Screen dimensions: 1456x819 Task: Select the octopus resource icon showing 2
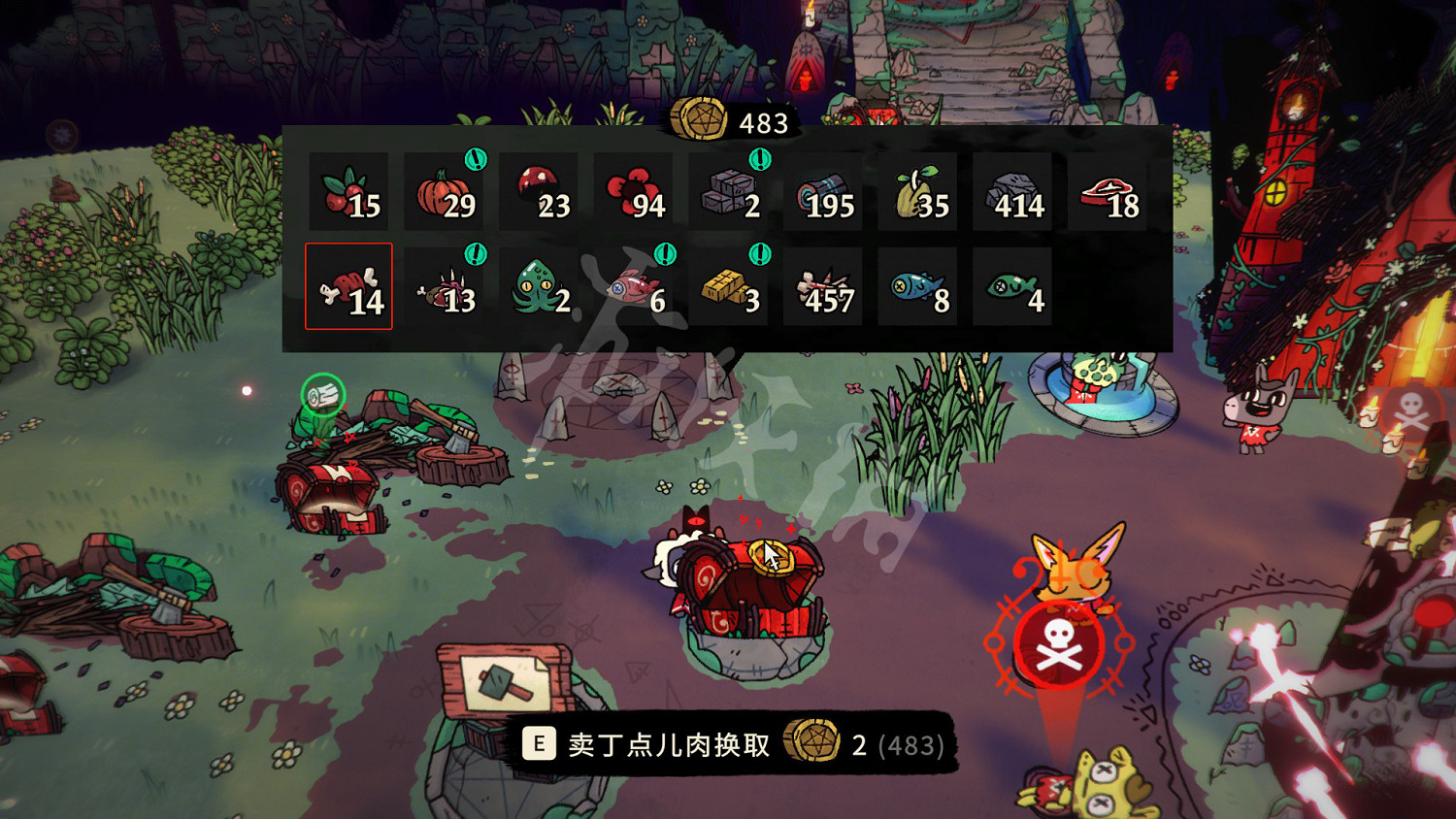click(x=540, y=287)
